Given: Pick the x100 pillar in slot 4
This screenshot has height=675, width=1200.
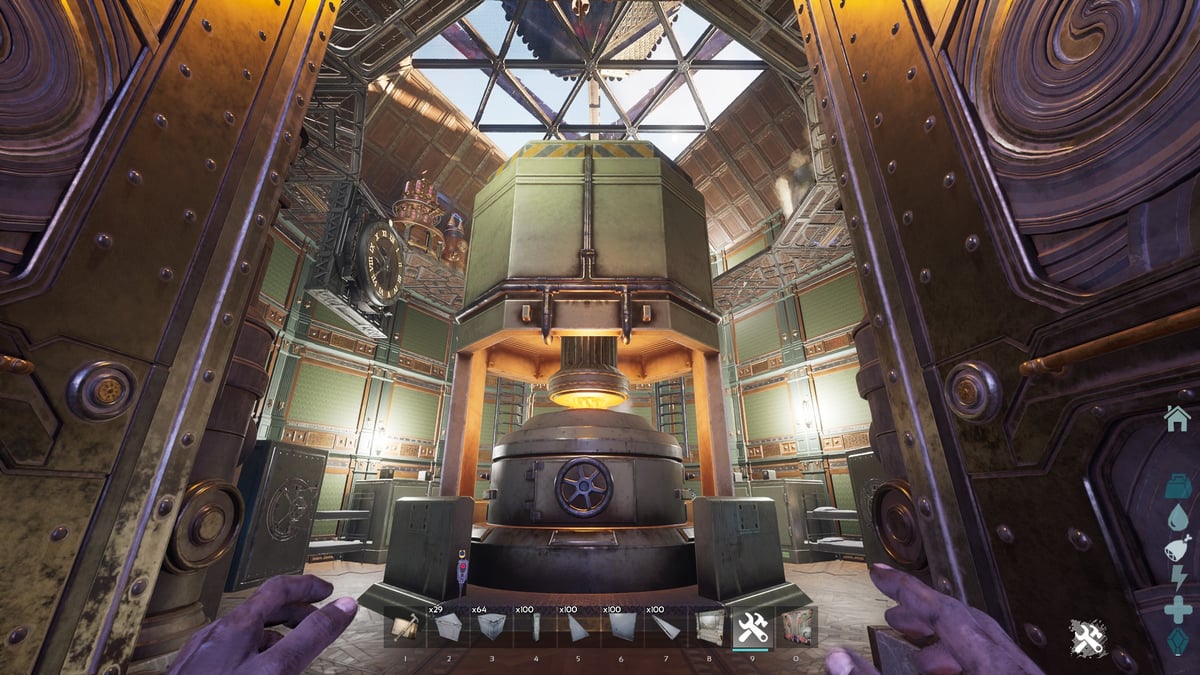Looking at the screenshot, I should tap(535, 627).
